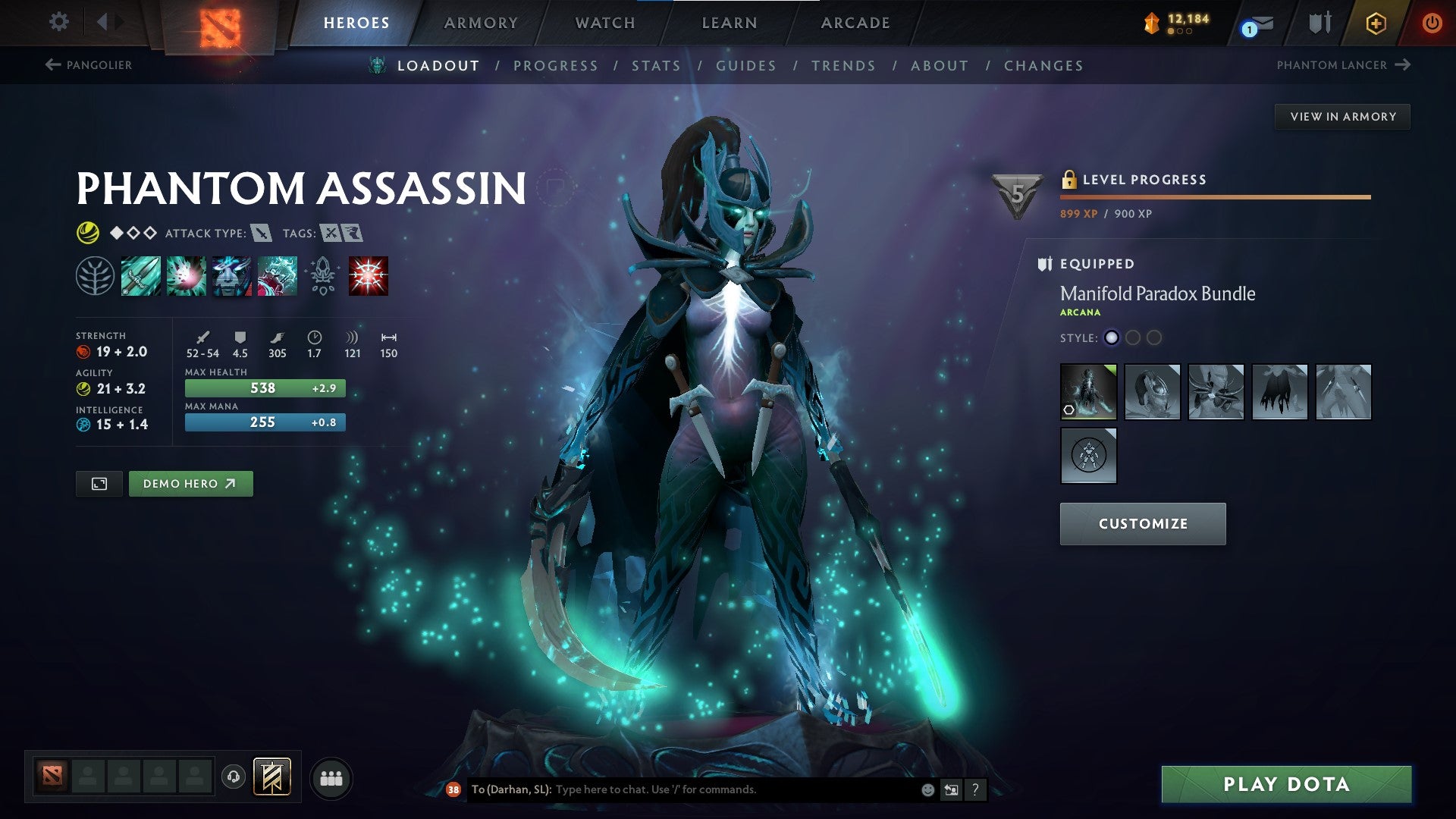Select the Manifold Paradox bundle thumbnail
1456x819 pixels.
click(1088, 392)
